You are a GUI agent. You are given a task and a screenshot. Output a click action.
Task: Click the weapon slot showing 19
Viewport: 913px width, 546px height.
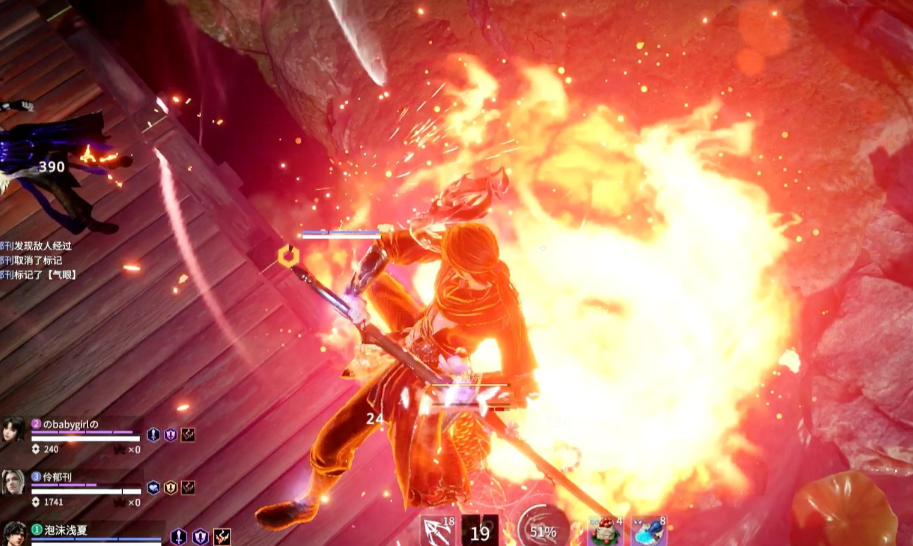[480, 531]
